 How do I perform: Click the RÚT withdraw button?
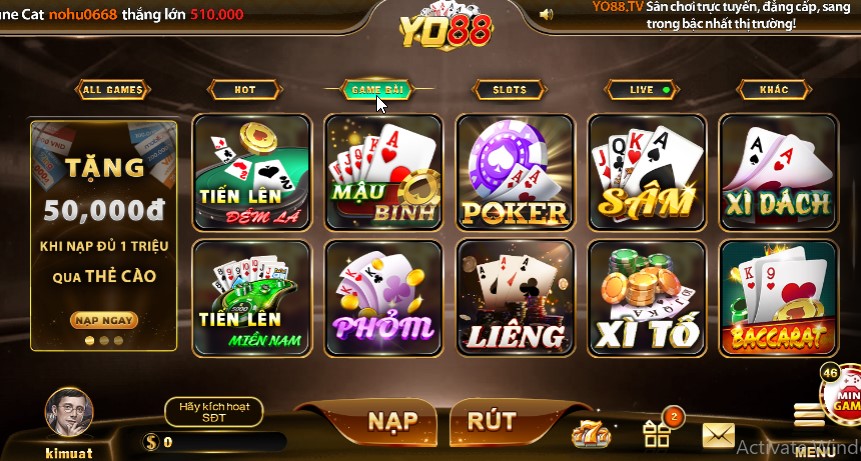[491, 420]
